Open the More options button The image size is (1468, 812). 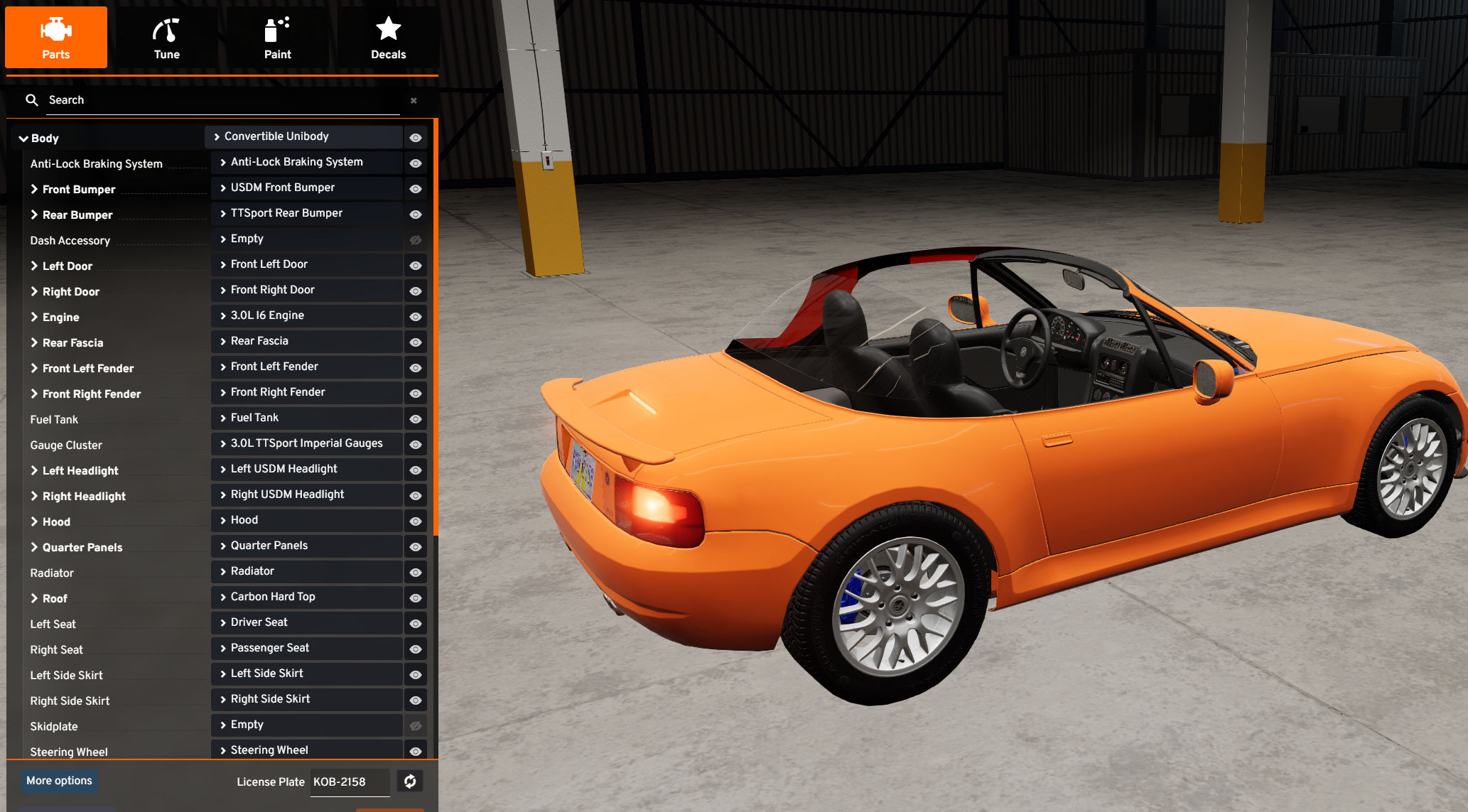tap(59, 781)
